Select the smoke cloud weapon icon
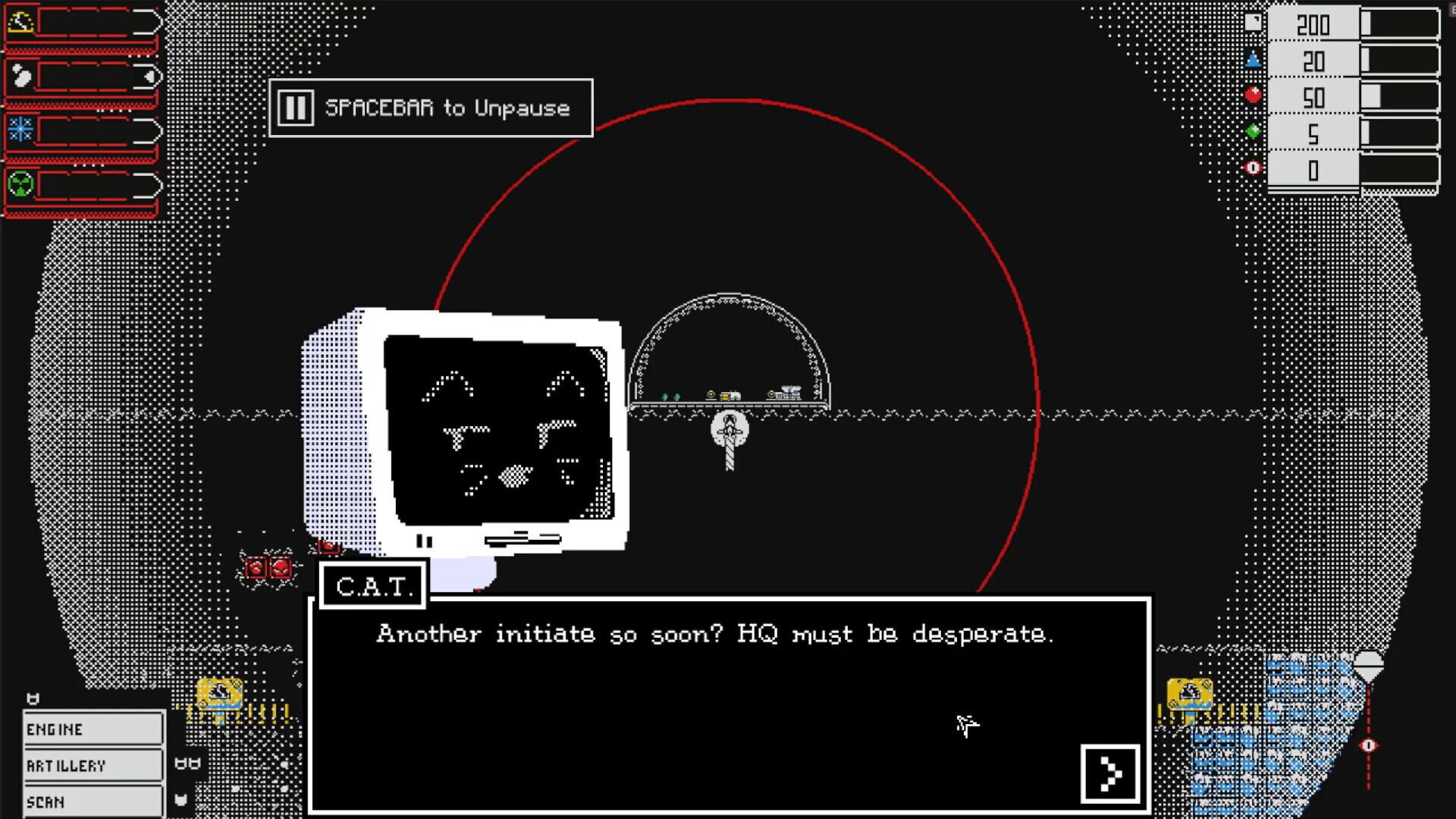The width and height of the screenshot is (1456, 819). click(21, 74)
